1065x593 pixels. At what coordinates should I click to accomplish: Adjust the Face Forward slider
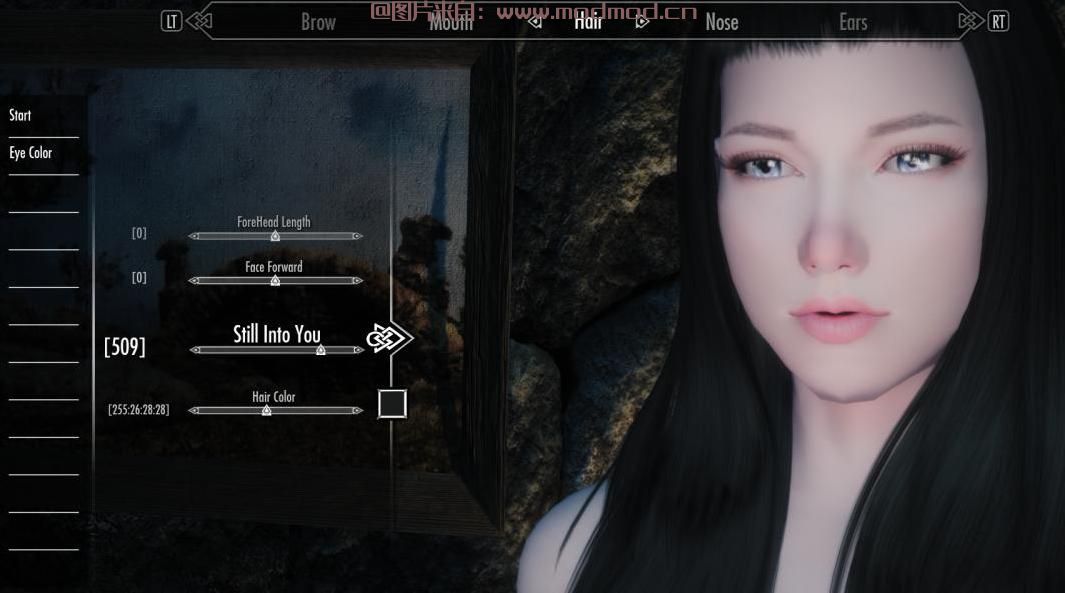click(x=275, y=281)
